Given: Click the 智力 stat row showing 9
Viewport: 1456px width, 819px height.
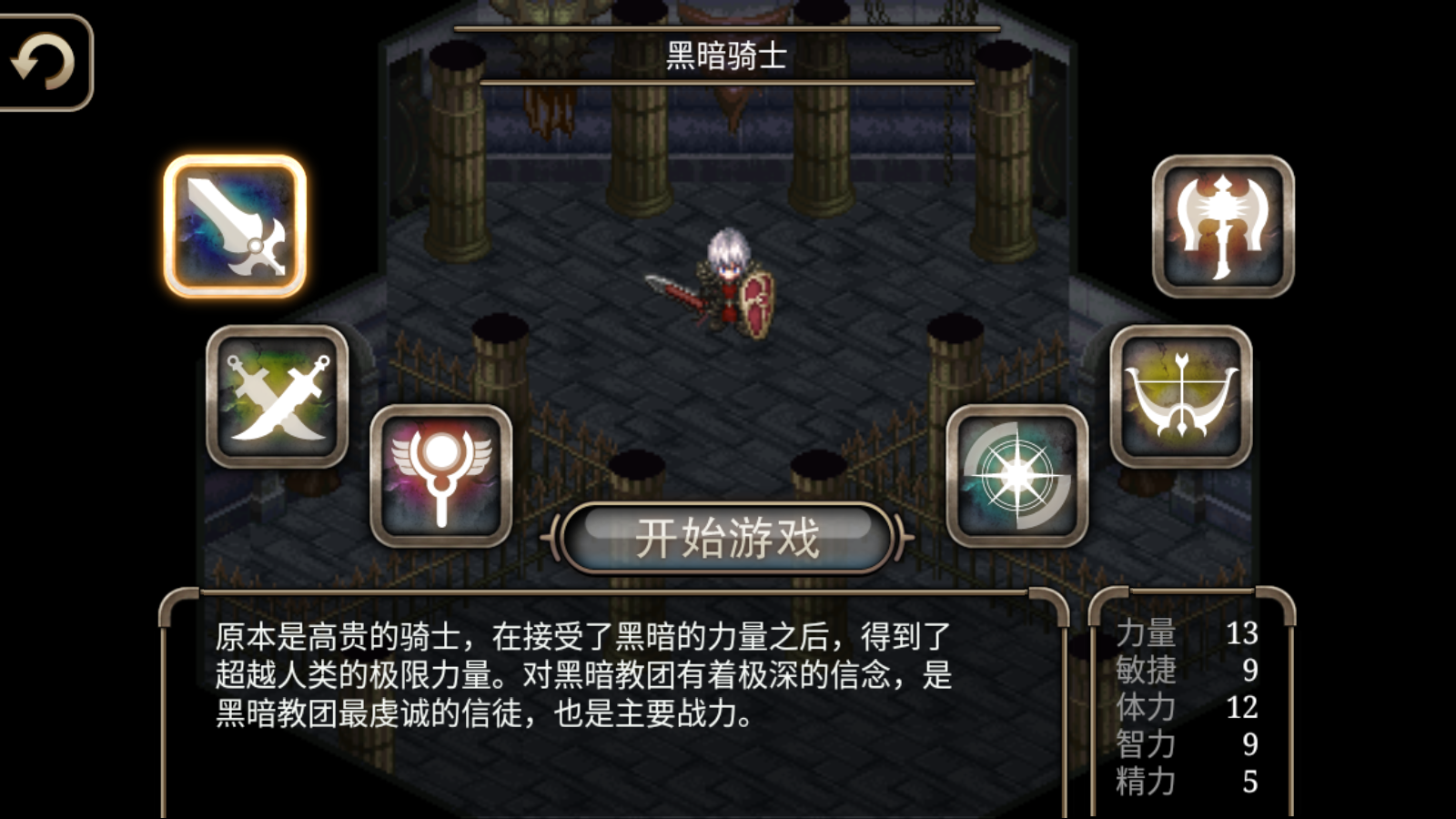Looking at the screenshot, I should coord(1183,744).
